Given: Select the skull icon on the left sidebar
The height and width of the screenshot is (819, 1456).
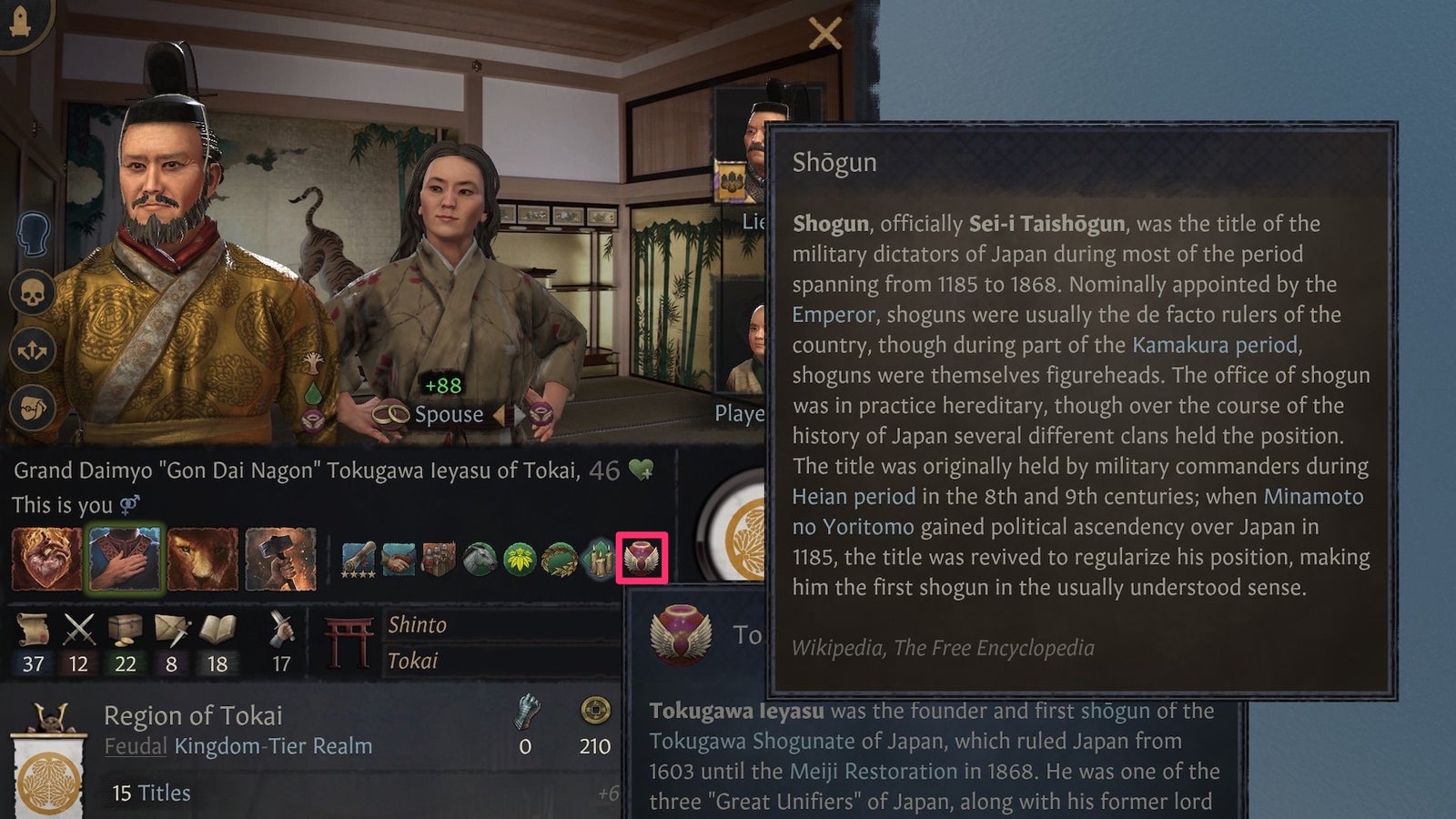Looking at the screenshot, I should 32,293.
